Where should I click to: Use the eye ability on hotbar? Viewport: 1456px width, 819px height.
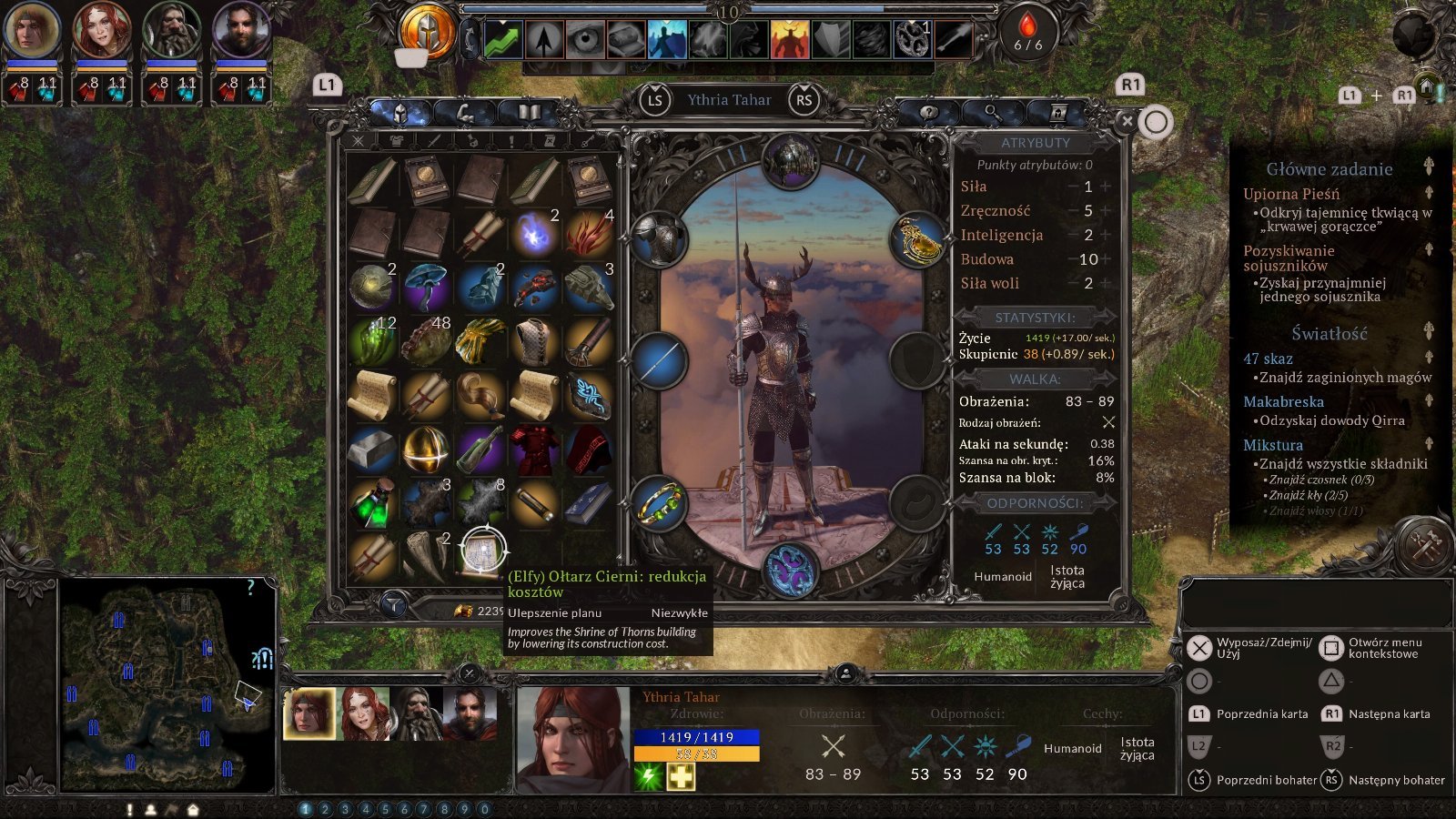[585, 39]
